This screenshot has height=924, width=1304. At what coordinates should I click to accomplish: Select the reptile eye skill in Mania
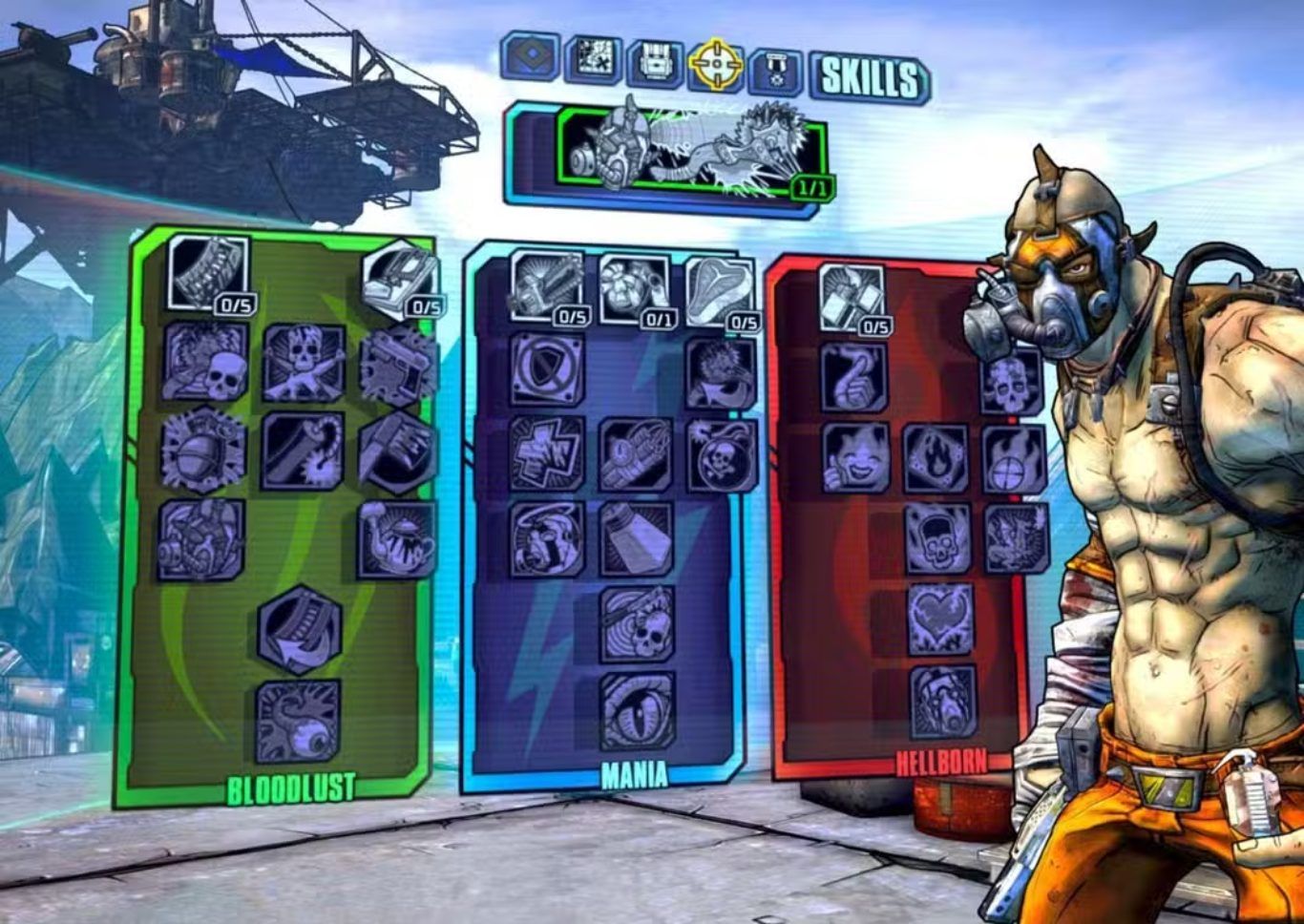pos(637,711)
